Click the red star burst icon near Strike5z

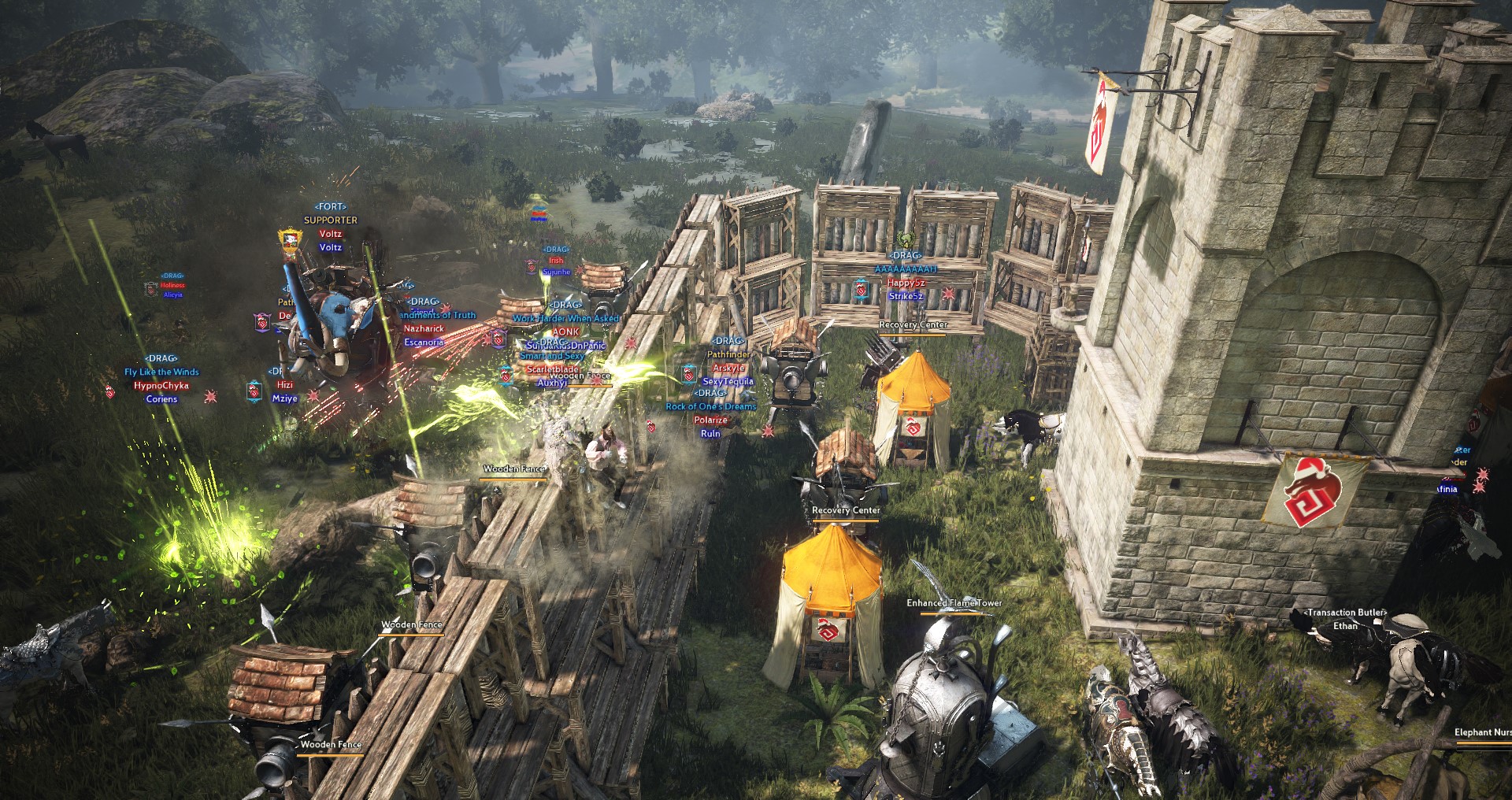(x=948, y=294)
